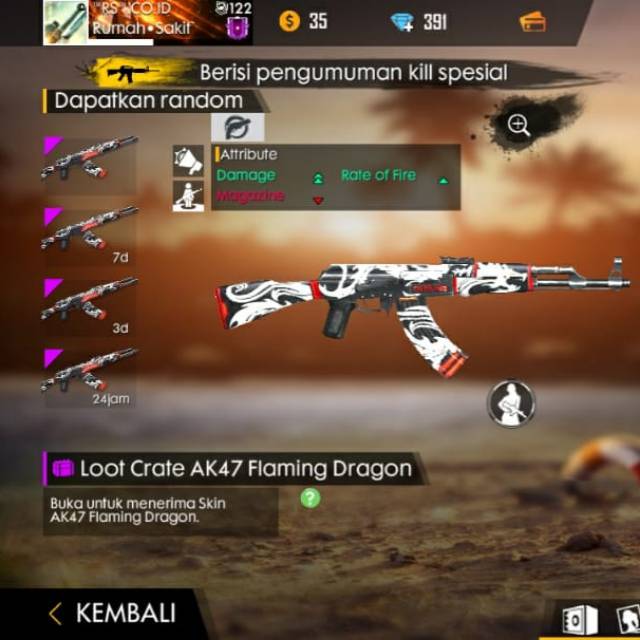The width and height of the screenshot is (640, 640).
Task: Open the green question mark help
Action: point(310,497)
